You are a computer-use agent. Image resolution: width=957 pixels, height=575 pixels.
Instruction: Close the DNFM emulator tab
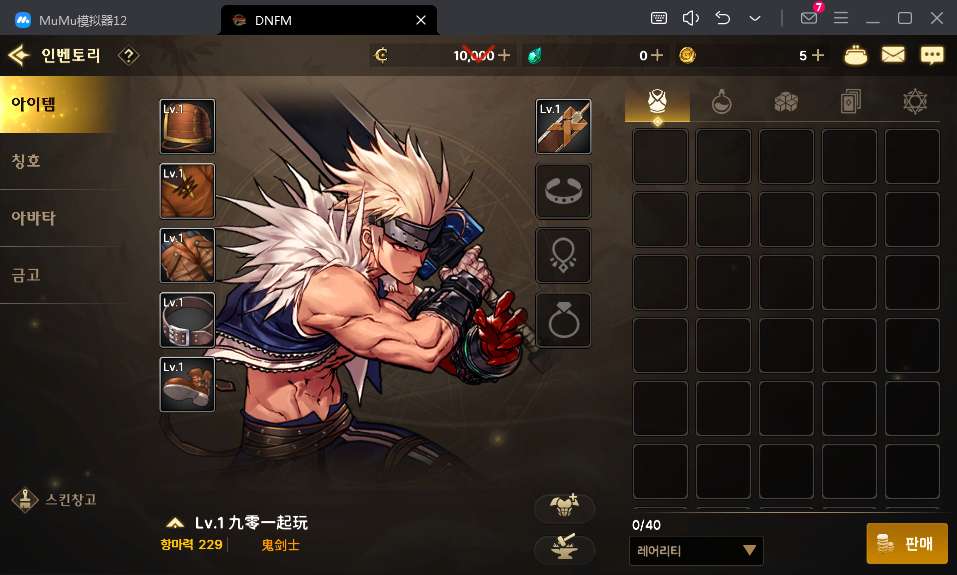pyautogui.click(x=421, y=19)
